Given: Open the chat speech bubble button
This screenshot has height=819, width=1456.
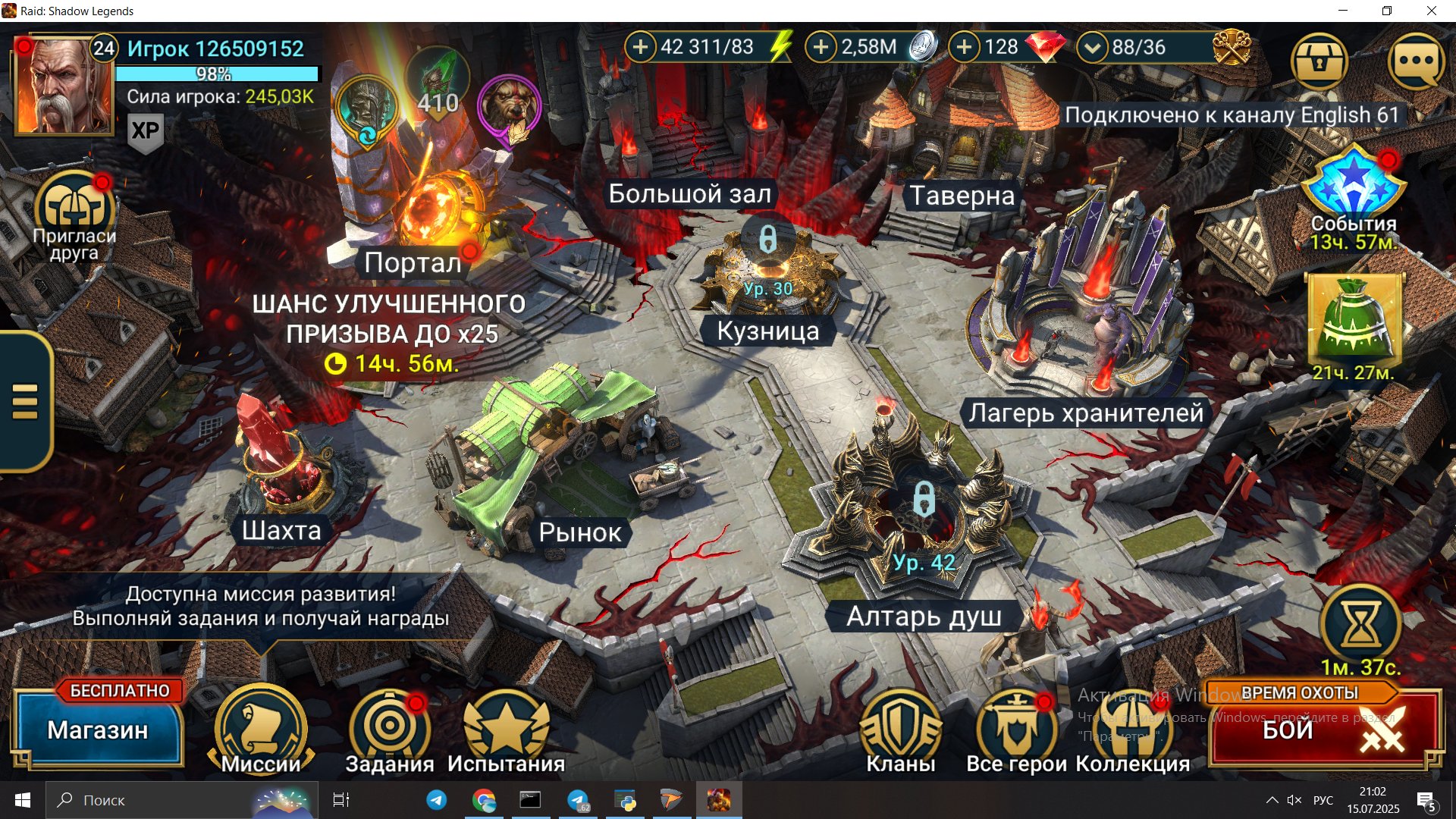Looking at the screenshot, I should click(1415, 61).
